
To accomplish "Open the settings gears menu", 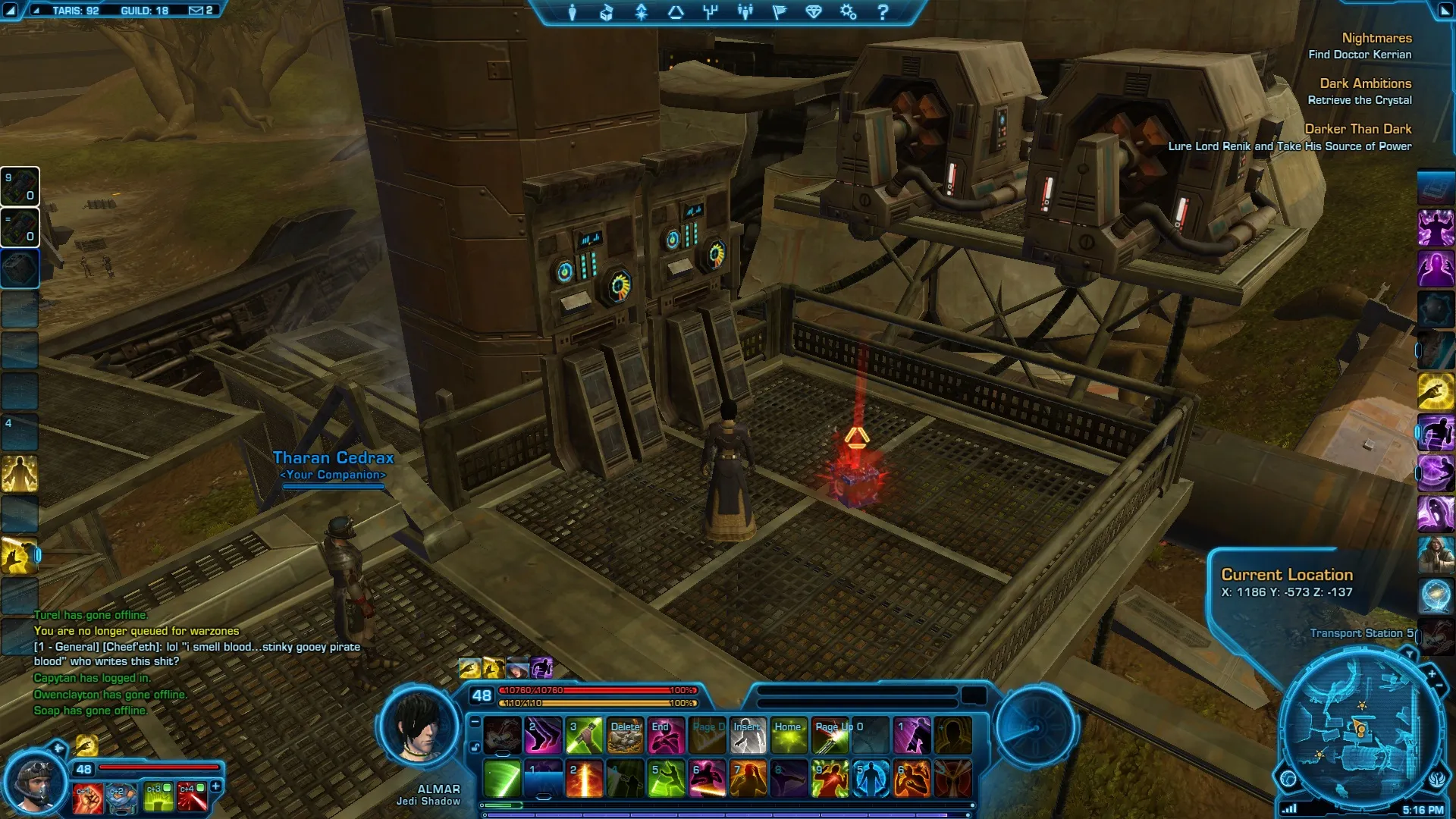I will (x=848, y=12).
